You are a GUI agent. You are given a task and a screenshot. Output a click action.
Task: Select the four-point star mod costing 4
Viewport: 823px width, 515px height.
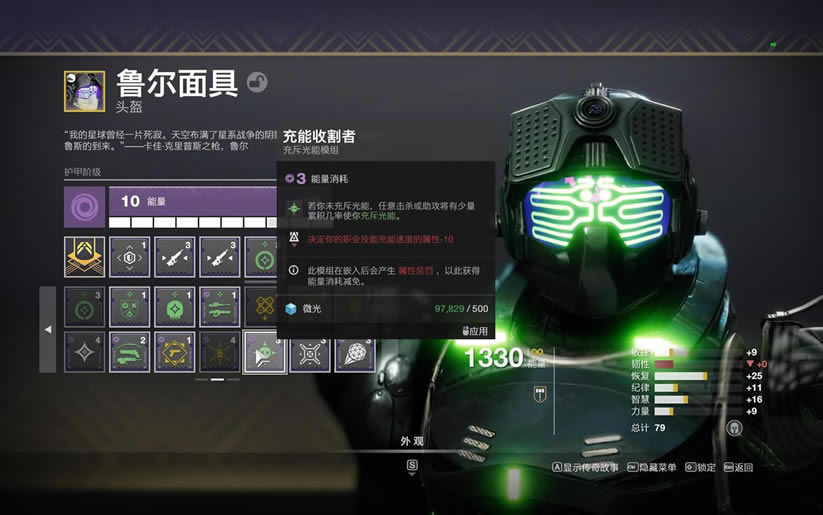84,352
